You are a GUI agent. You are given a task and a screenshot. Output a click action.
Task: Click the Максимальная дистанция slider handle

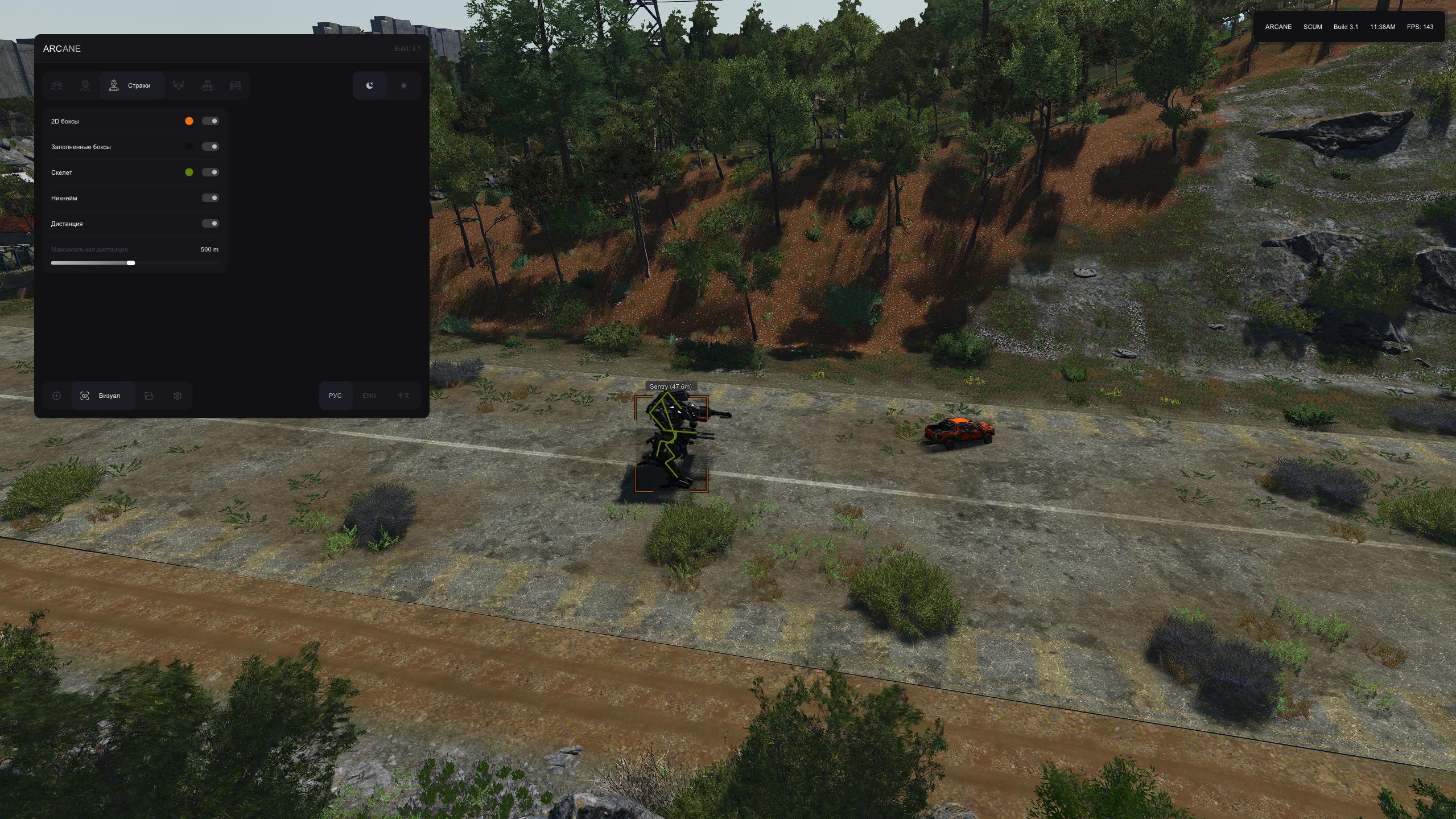[131, 263]
